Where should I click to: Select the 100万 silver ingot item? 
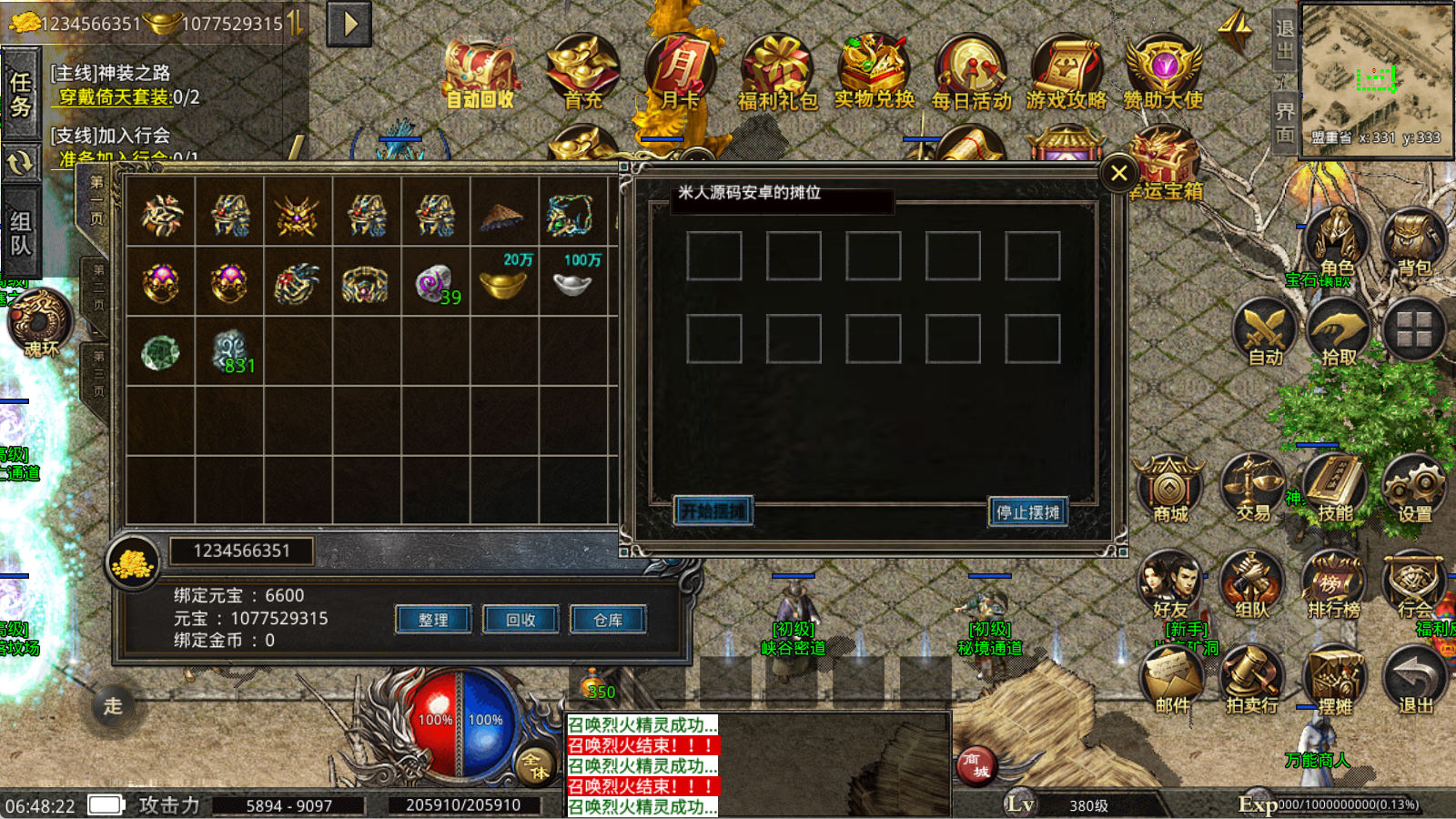pyautogui.click(x=573, y=282)
